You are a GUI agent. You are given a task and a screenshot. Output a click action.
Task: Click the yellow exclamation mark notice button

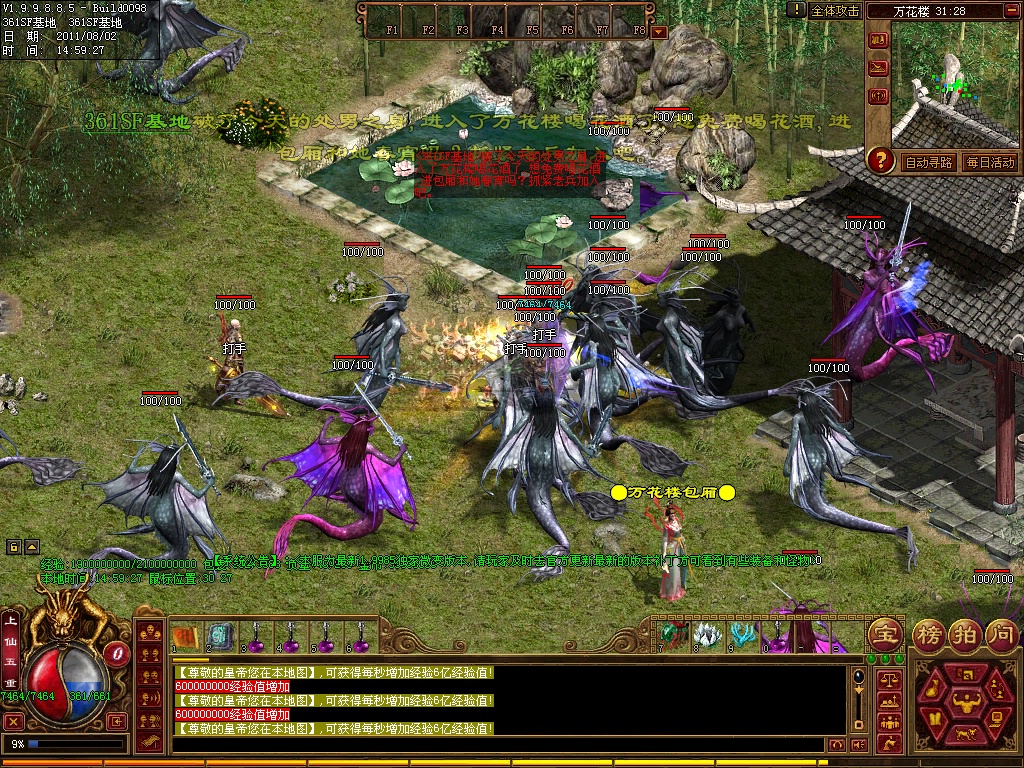pyautogui.click(x=796, y=10)
